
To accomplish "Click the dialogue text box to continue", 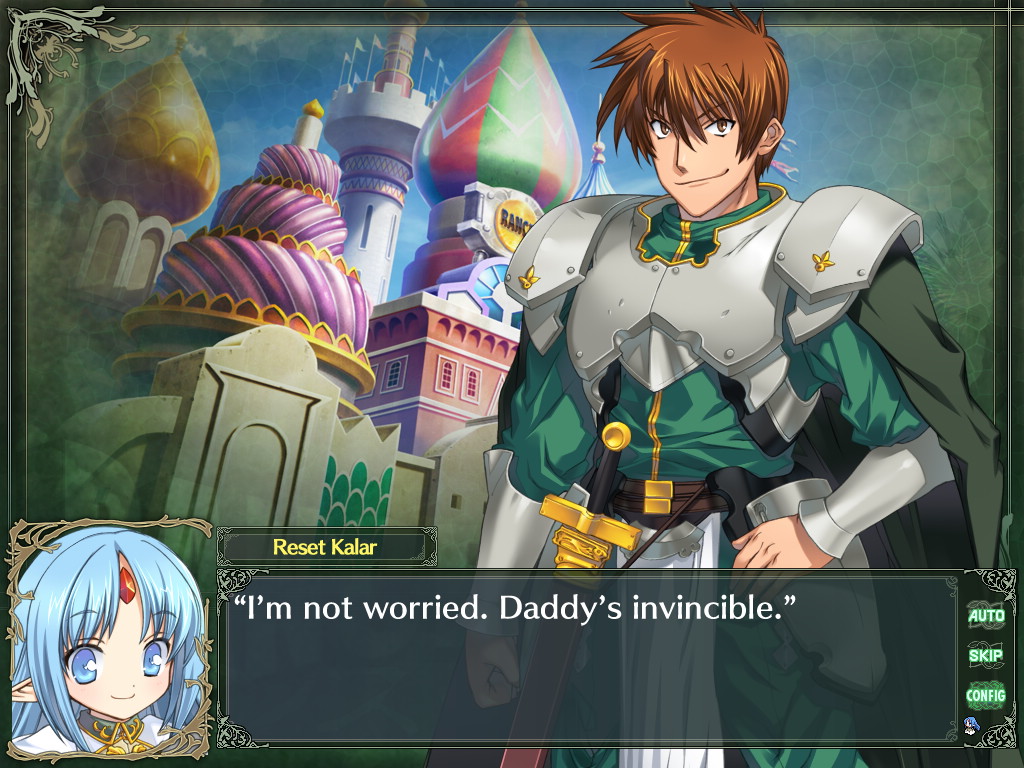I will pos(590,660).
